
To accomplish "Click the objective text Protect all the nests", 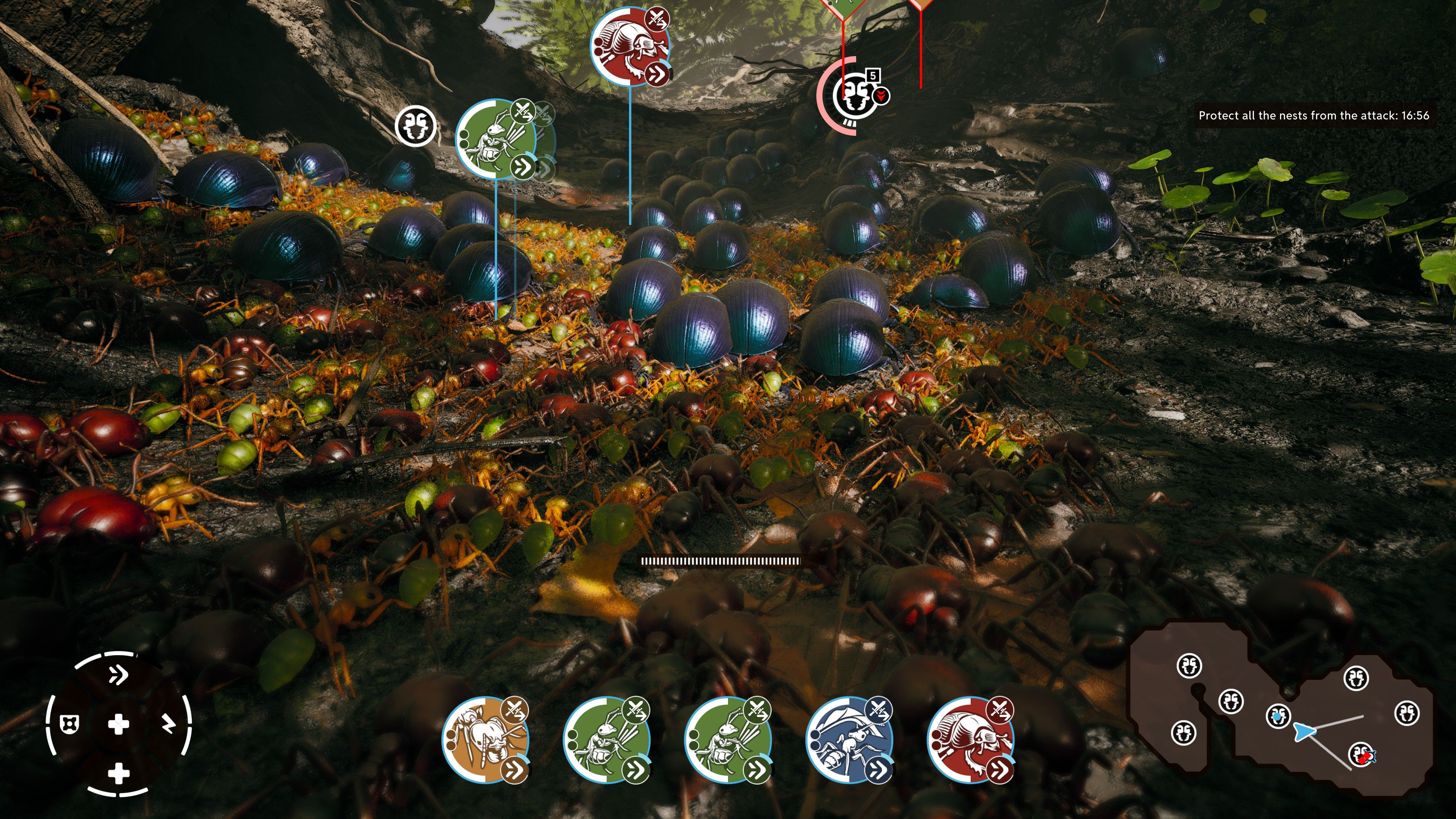I will [x=1311, y=116].
